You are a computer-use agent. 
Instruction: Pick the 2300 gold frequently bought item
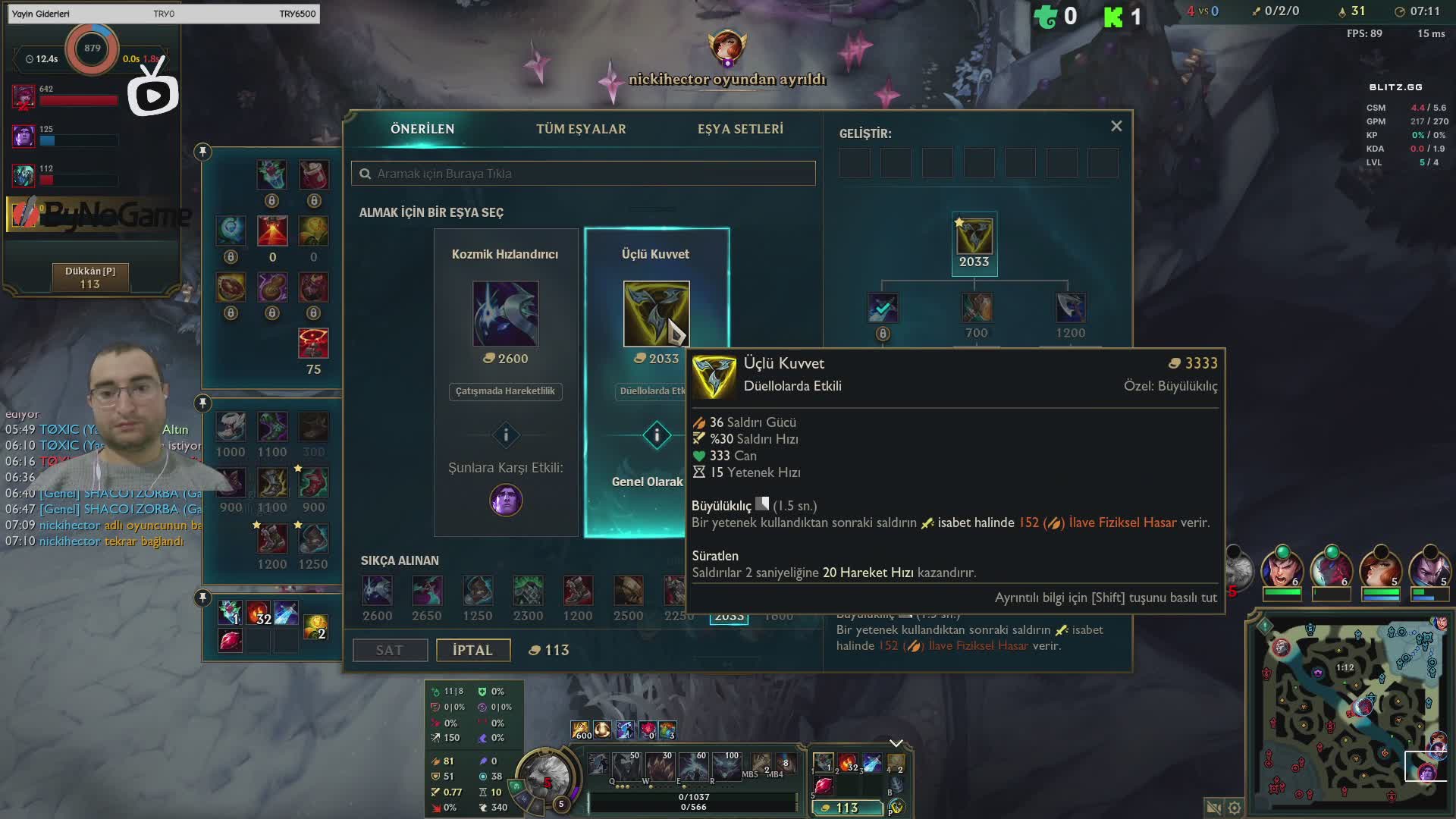(x=528, y=591)
